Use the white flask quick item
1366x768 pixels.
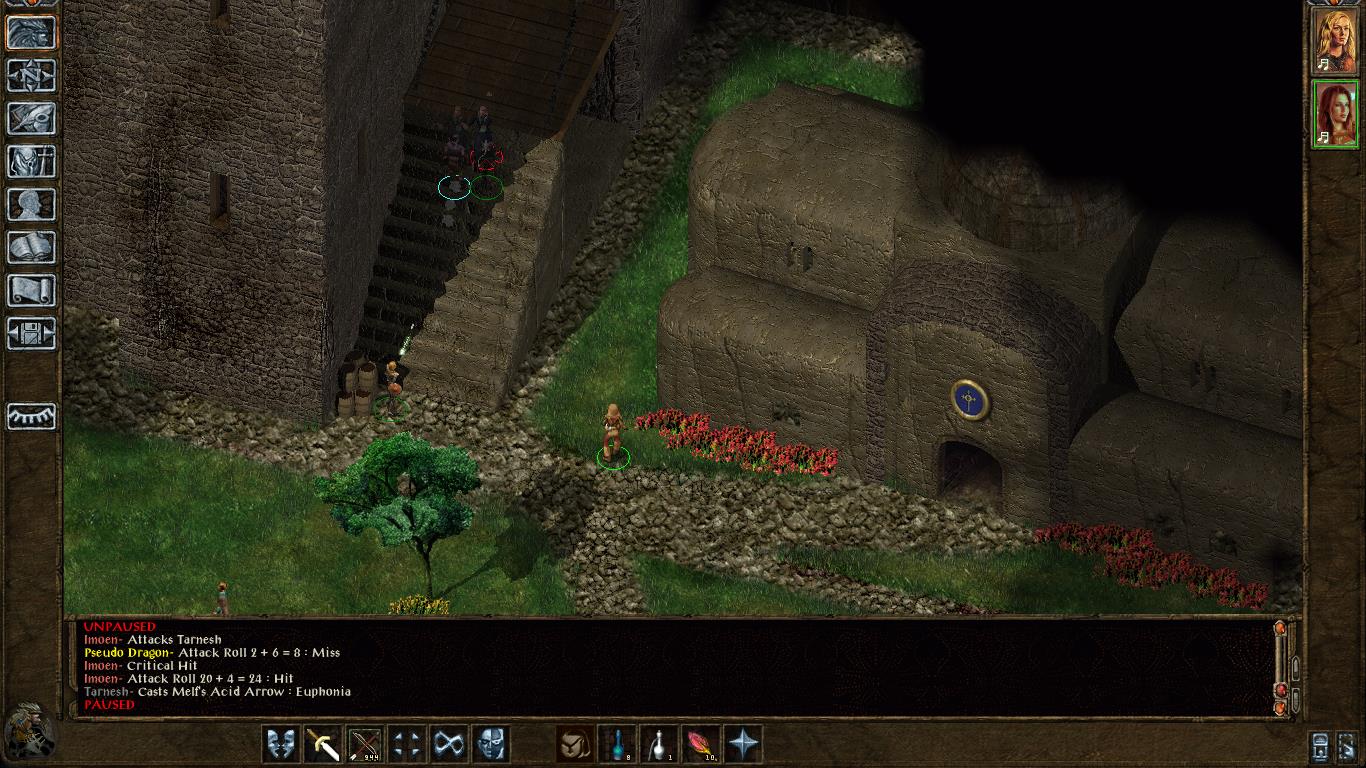tap(659, 744)
